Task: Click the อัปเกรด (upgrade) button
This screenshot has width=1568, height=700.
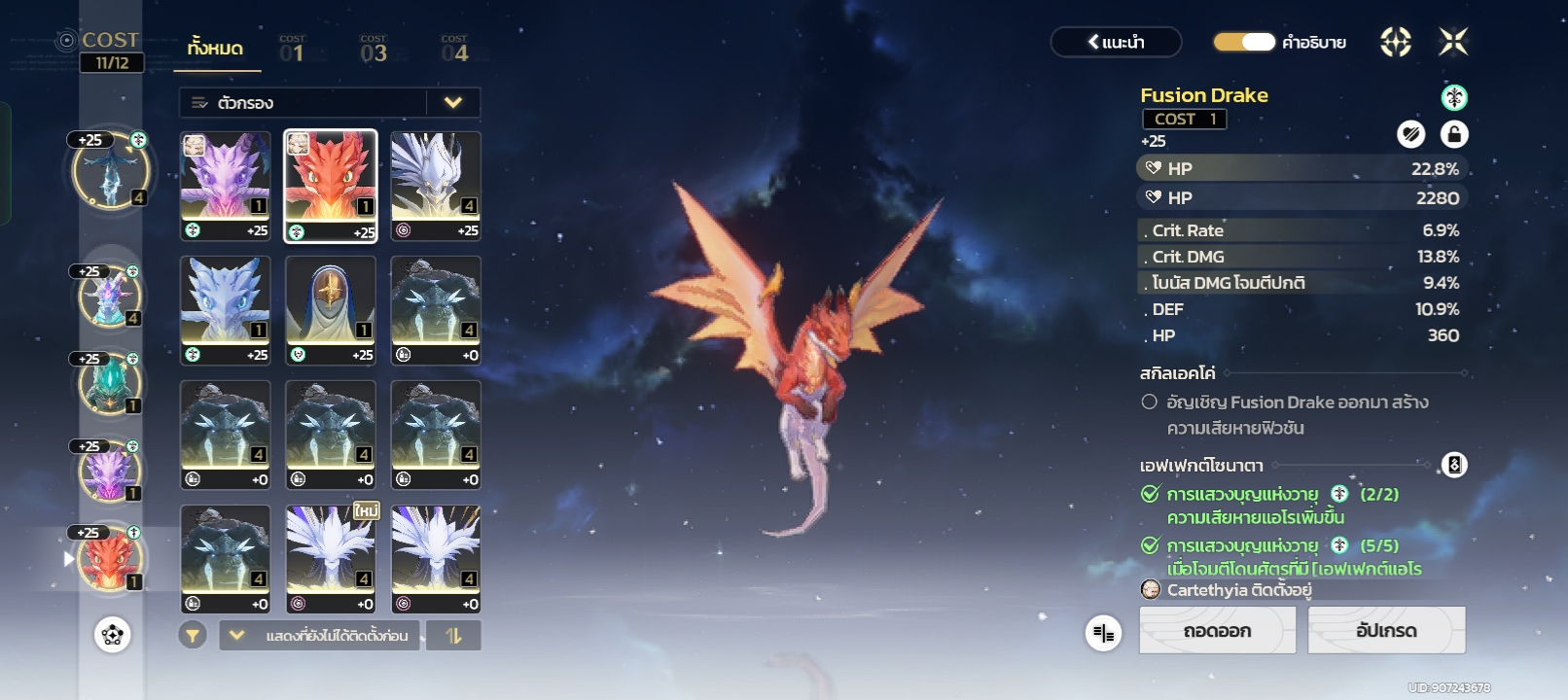Action: click(1386, 631)
